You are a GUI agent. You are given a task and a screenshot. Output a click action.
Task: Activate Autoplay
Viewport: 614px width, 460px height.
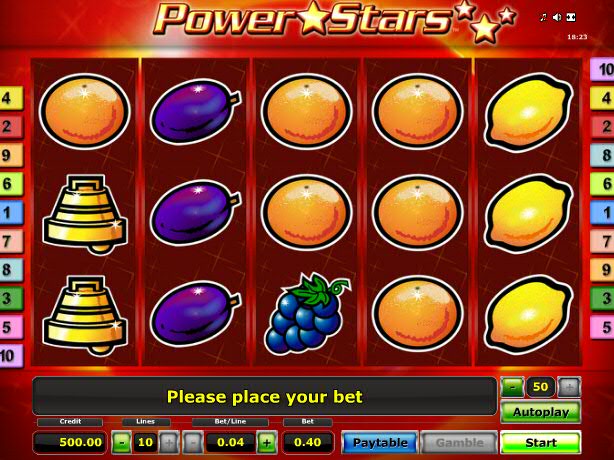540,412
